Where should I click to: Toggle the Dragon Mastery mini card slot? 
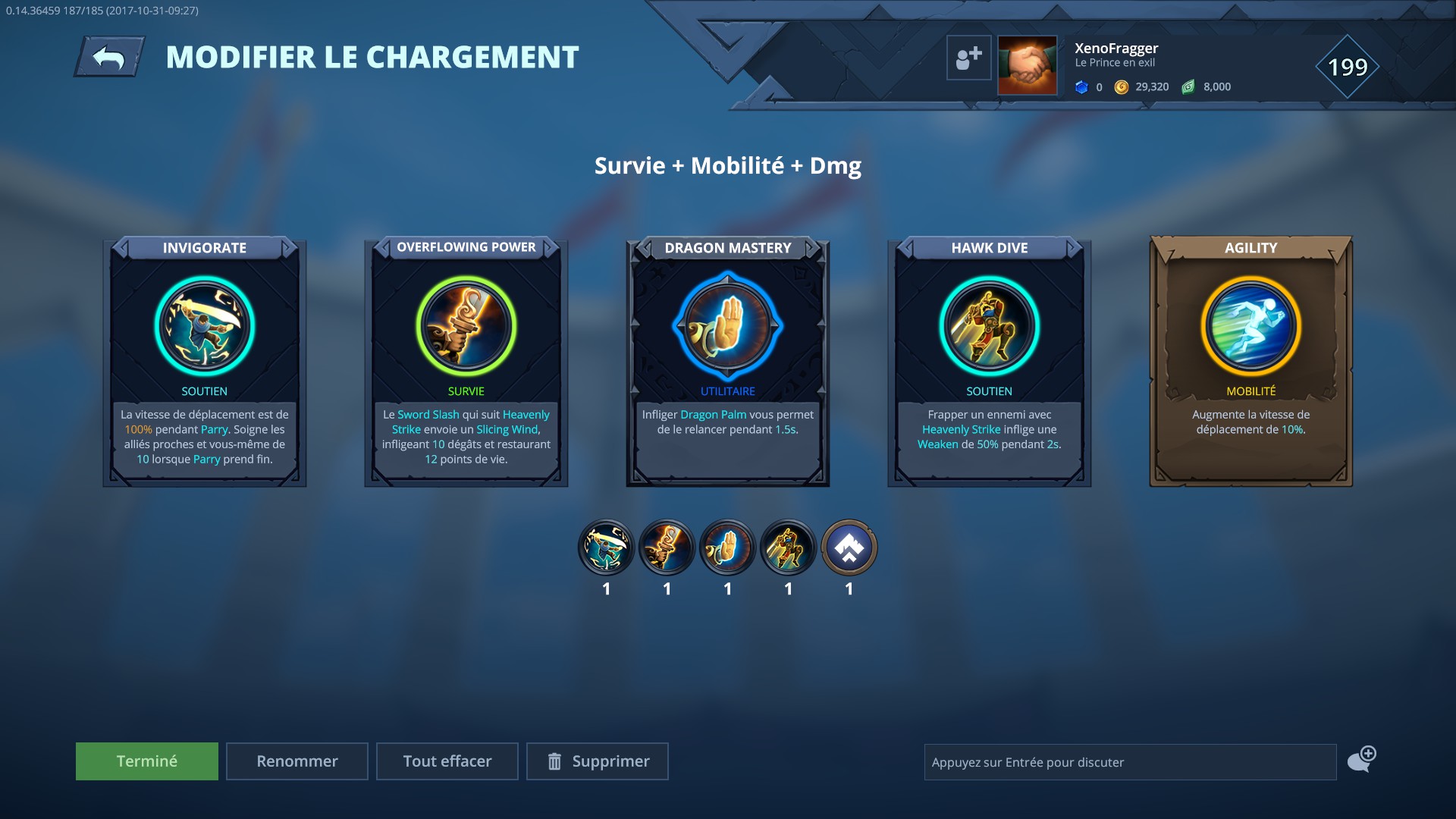click(x=727, y=546)
